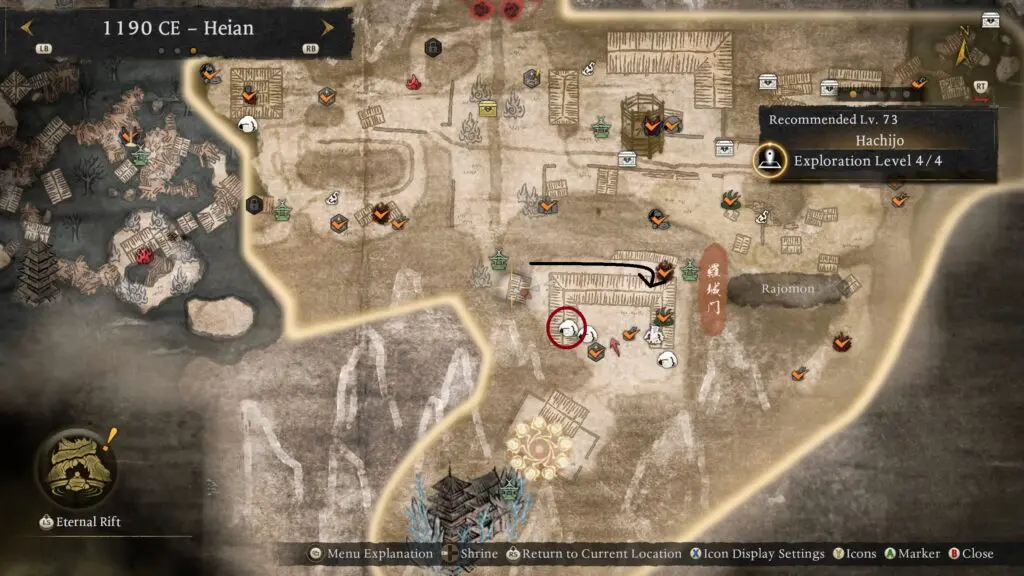This screenshot has width=1024, height=576.
Task: Select the green shrine marker beside the kanji banner
Action: click(x=689, y=270)
